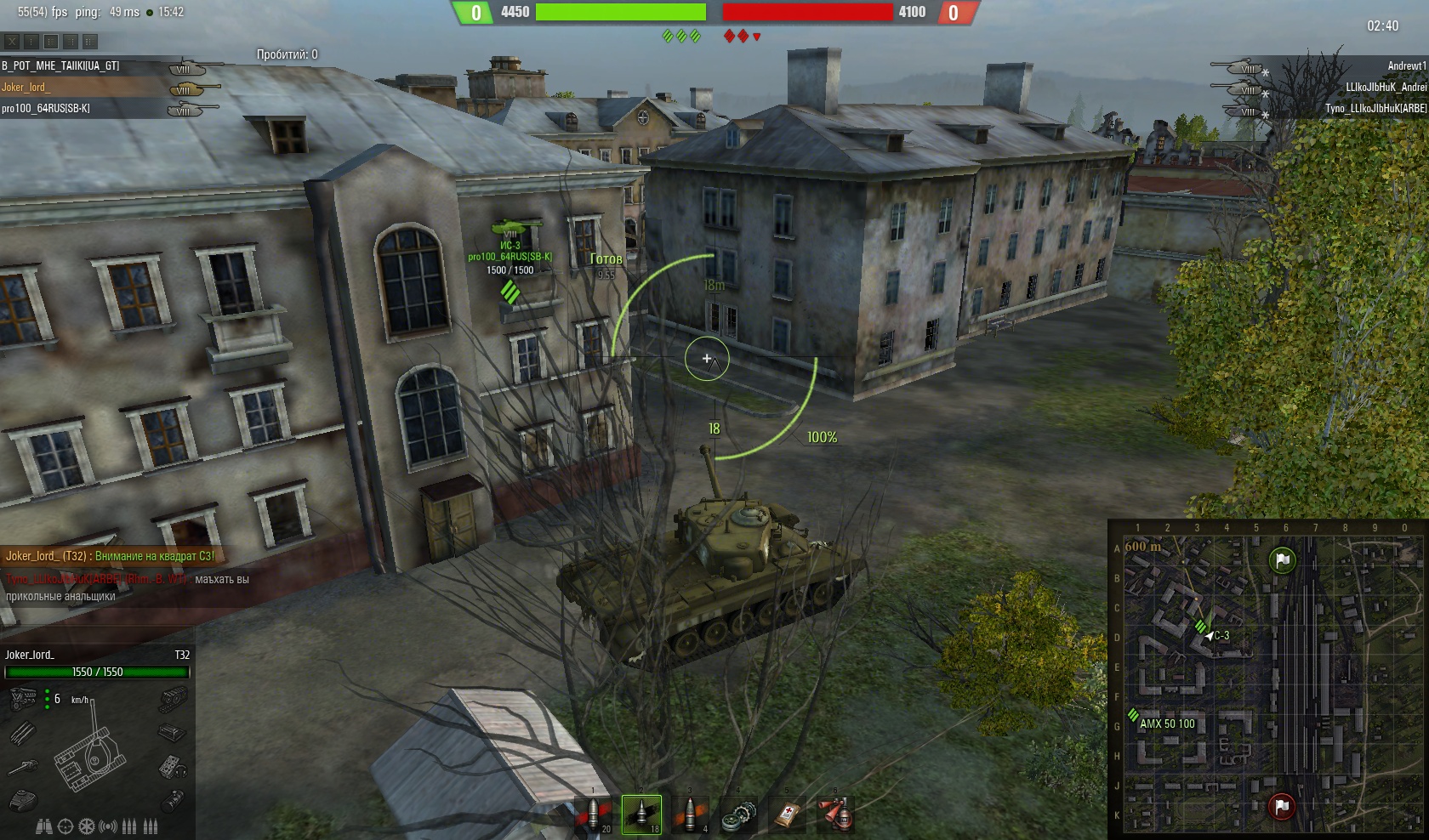Click the engine module icon on damage panel

pyautogui.click(x=23, y=700)
